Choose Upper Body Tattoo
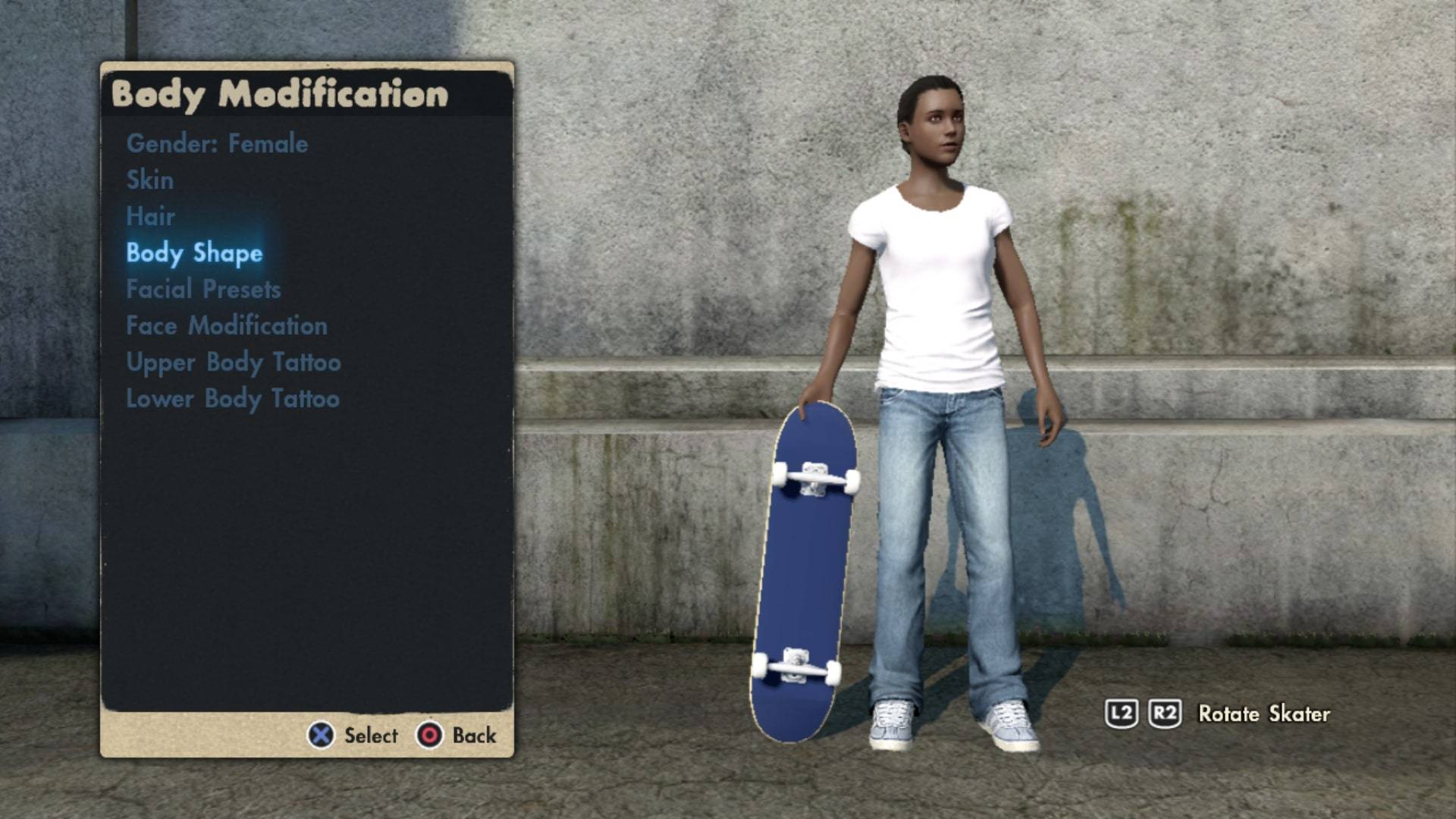The image size is (1456, 819). (x=234, y=362)
